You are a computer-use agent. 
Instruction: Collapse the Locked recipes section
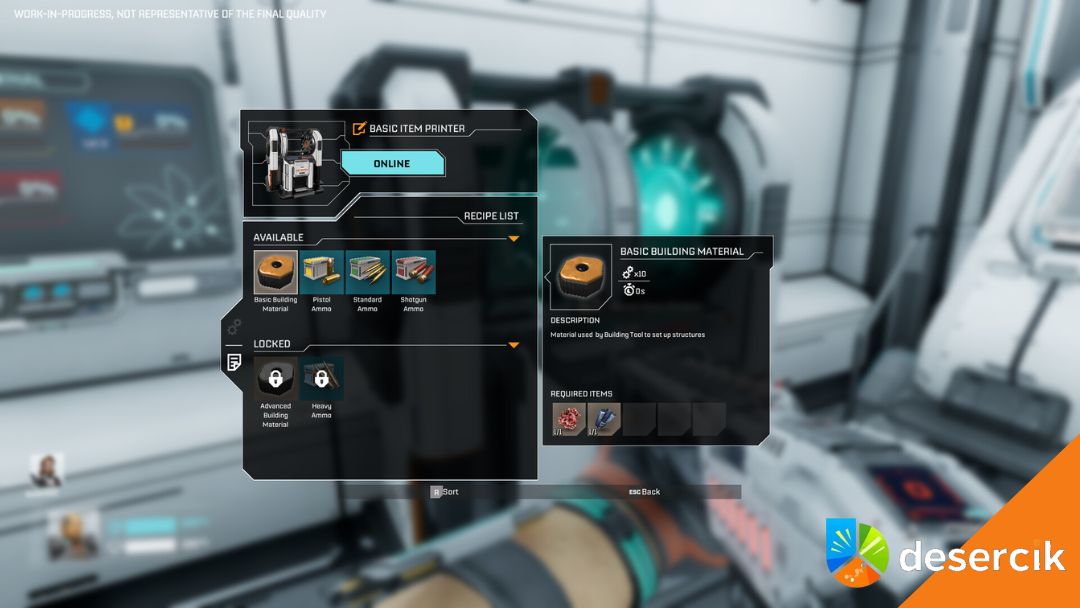point(514,345)
